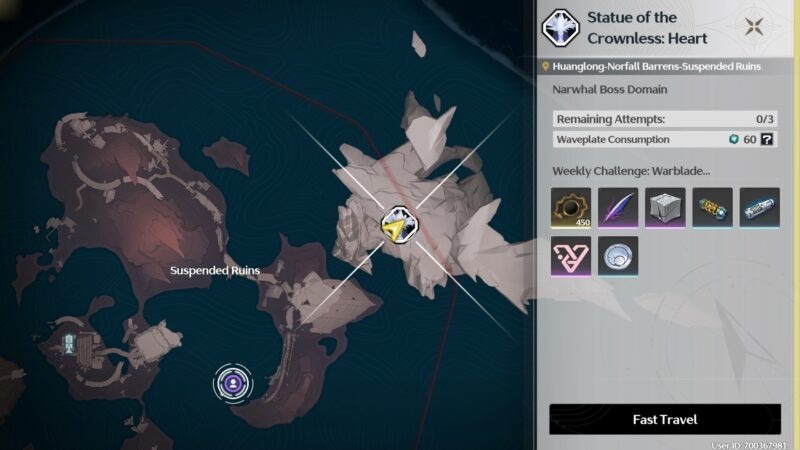Inspect the grey cube reward item
Viewport: 800px width, 450px height.
point(665,207)
